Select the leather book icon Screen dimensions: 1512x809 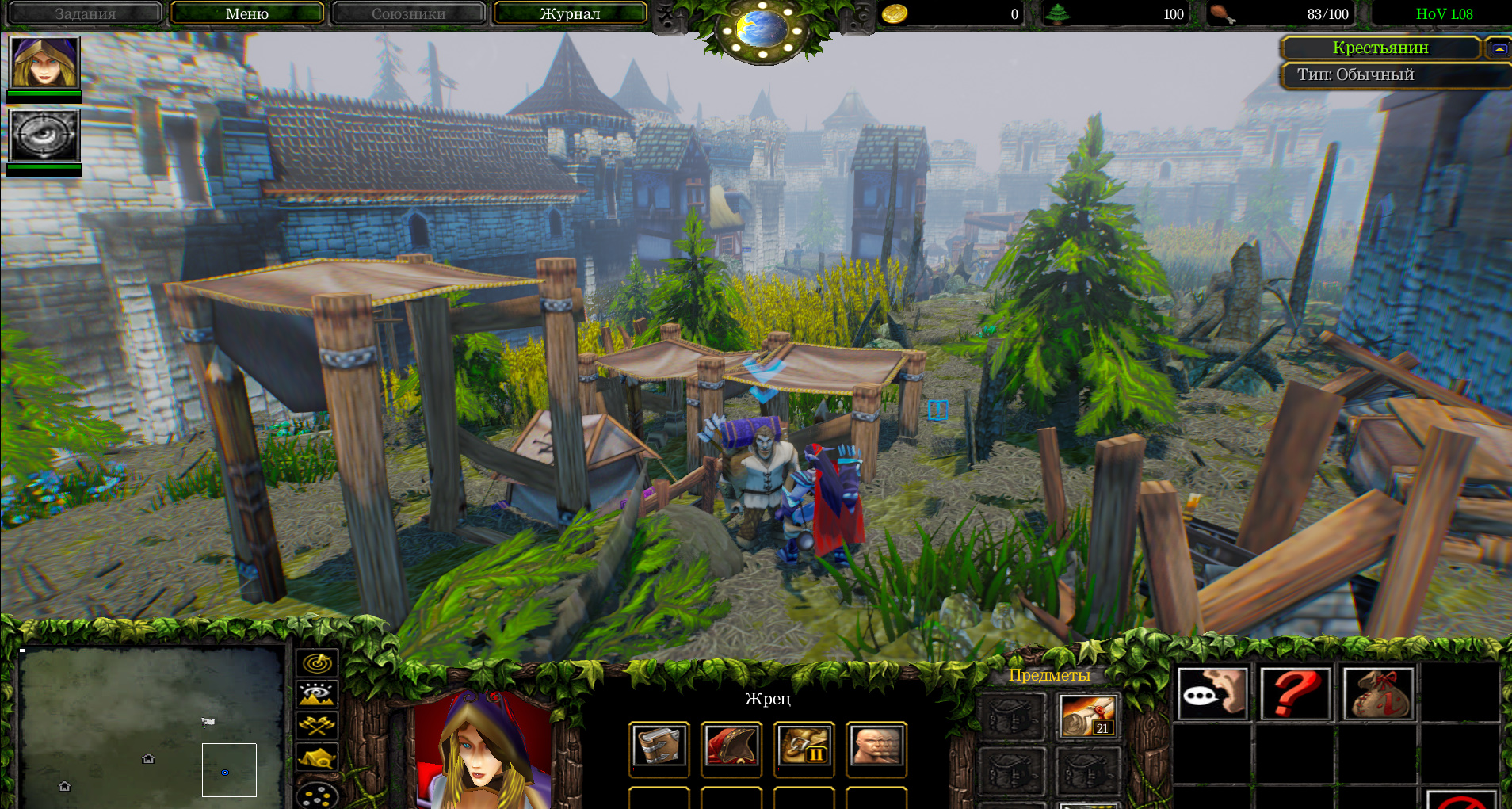click(659, 746)
